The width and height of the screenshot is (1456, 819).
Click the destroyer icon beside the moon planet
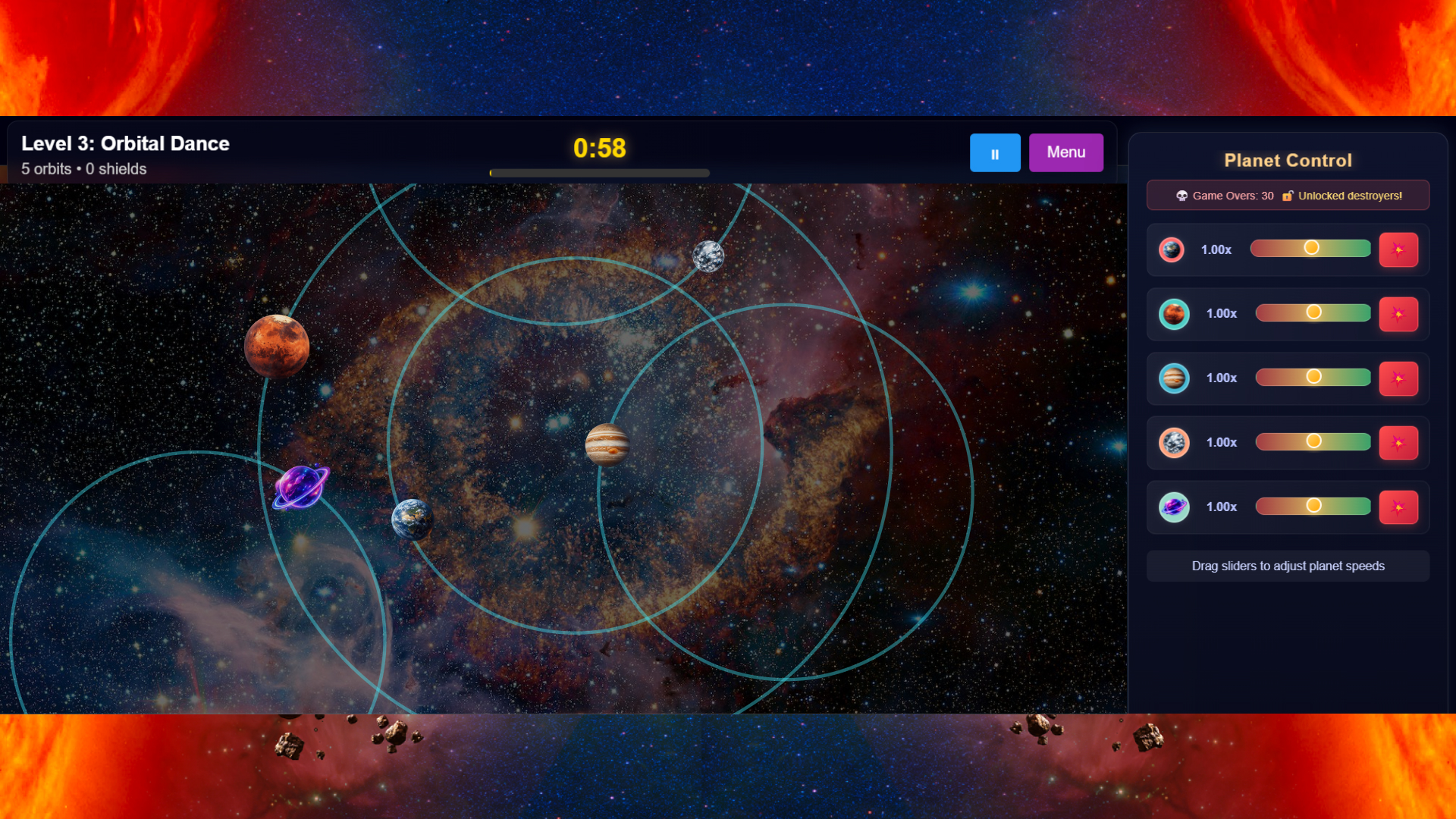pyautogui.click(x=1399, y=443)
